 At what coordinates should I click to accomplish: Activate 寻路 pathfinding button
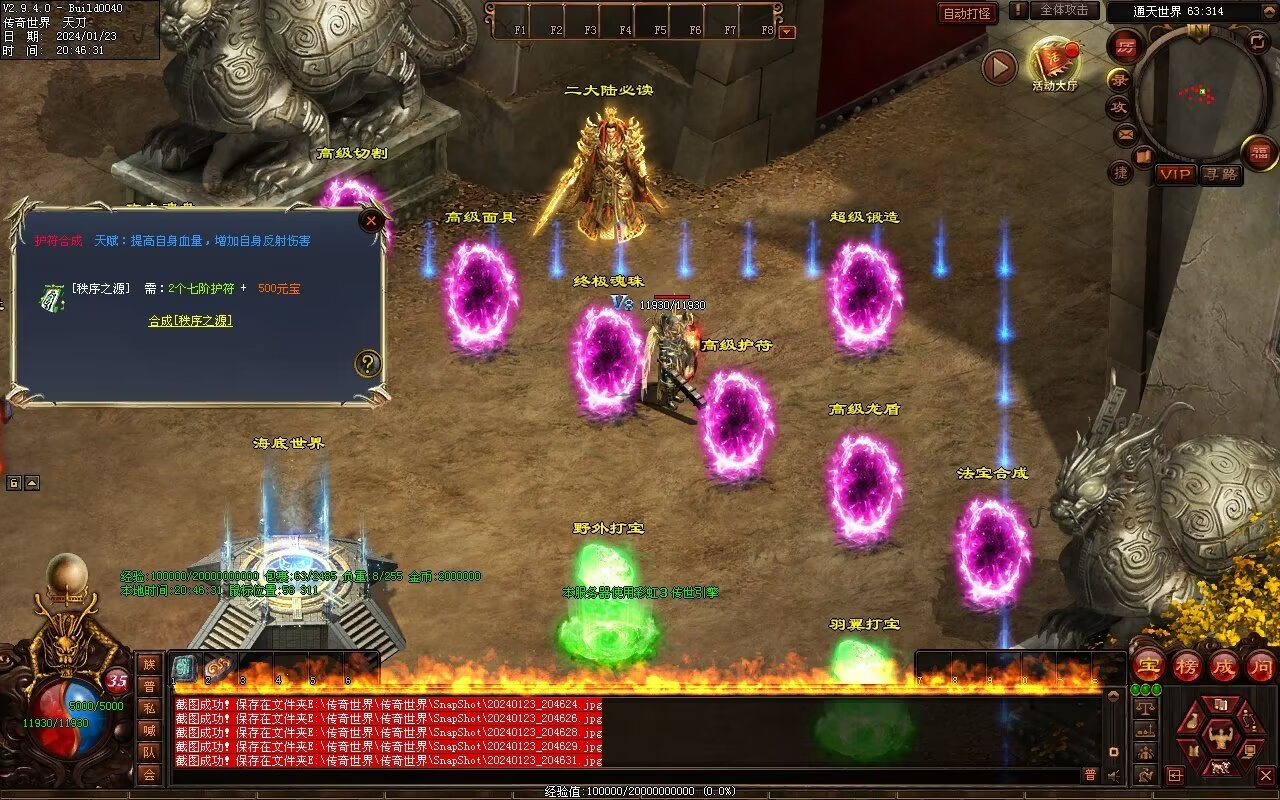pyautogui.click(x=1219, y=174)
